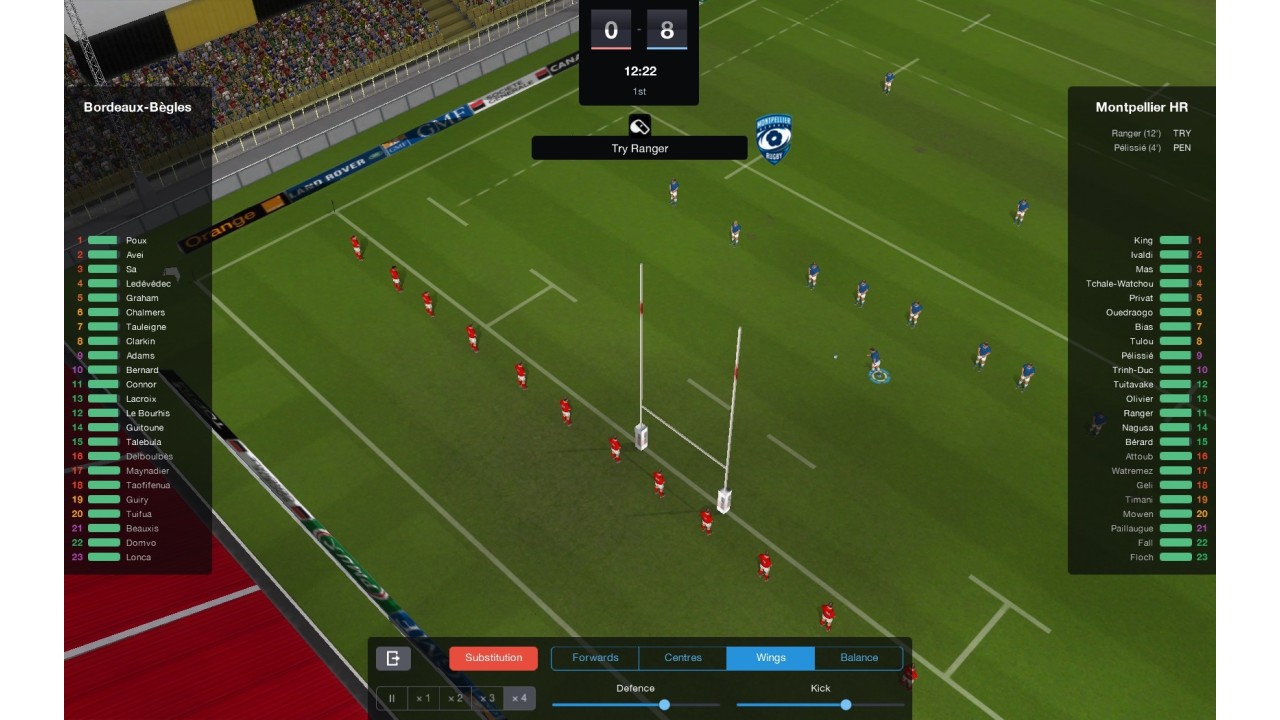Select Bernard in the Bordeaux-Bègles lineup
Viewport: 1280px width, 720px height.
pos(142,370)
